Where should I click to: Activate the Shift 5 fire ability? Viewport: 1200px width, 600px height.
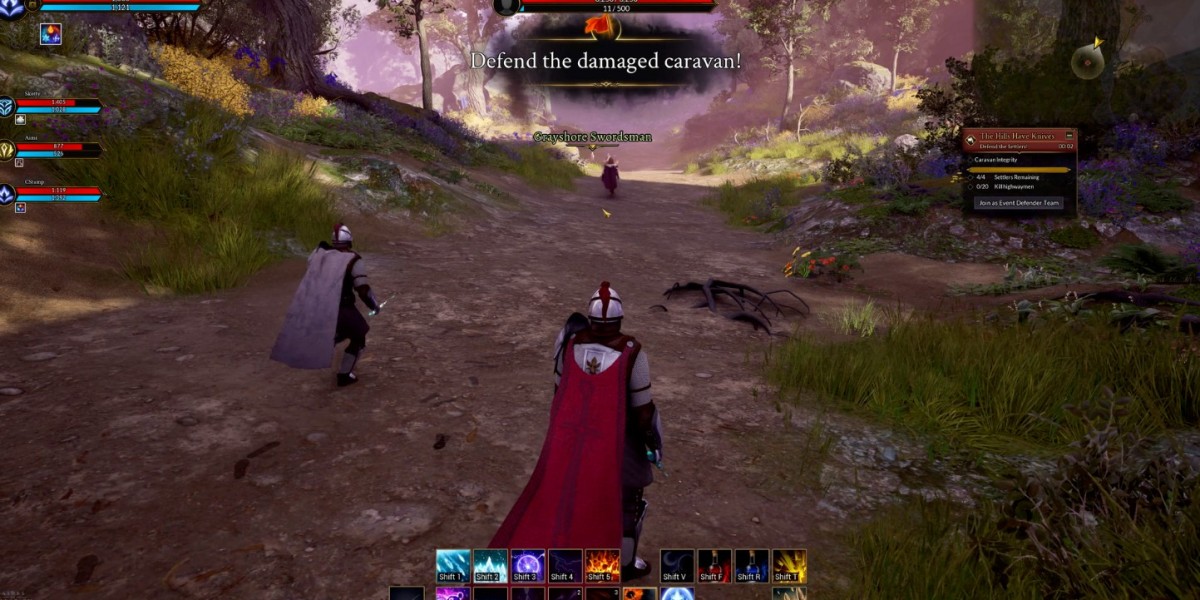pyautogui.click(x=601, y=566)
